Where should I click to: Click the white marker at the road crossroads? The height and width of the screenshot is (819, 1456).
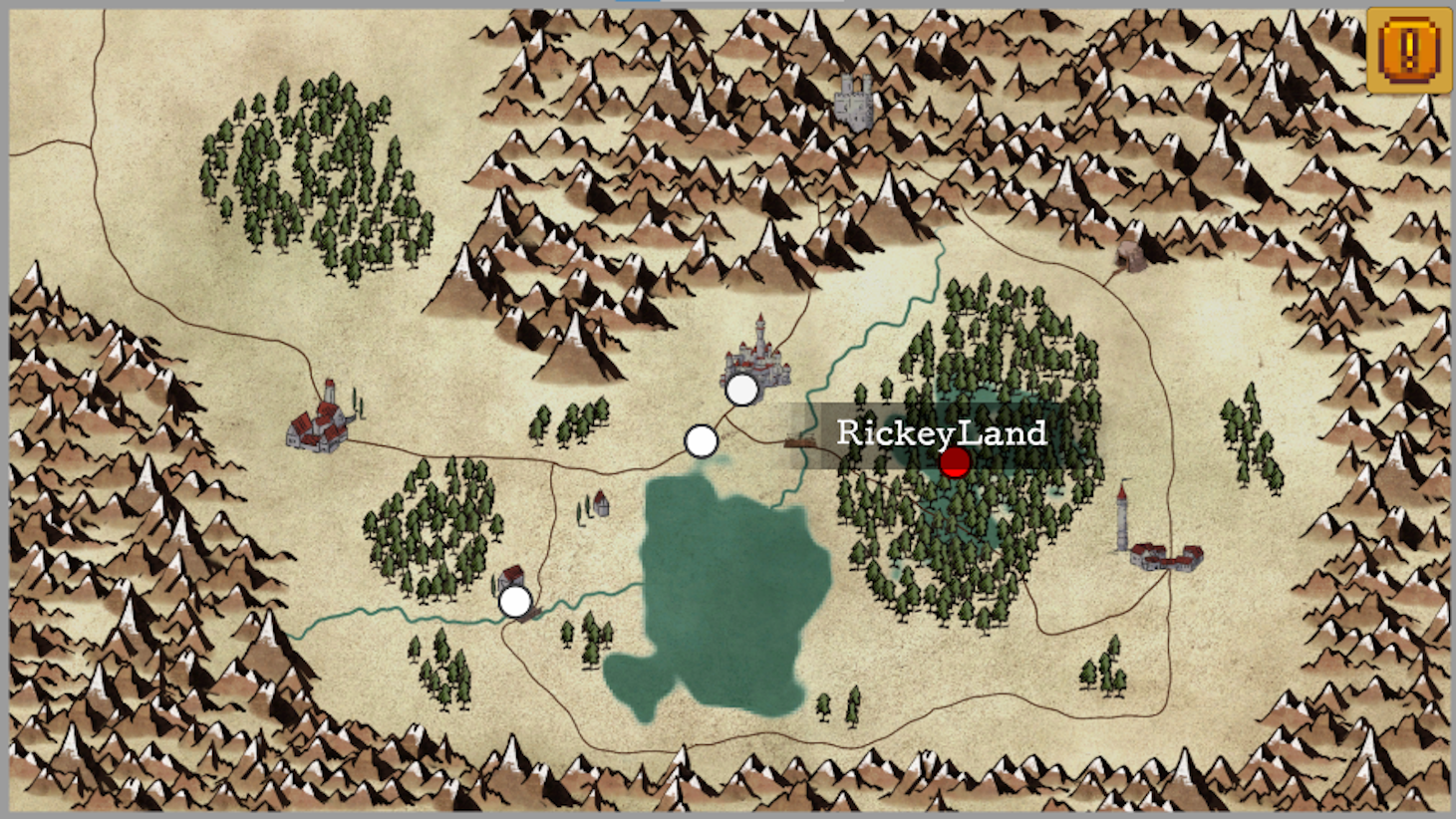pyautogui.click(x=701, y=441)
